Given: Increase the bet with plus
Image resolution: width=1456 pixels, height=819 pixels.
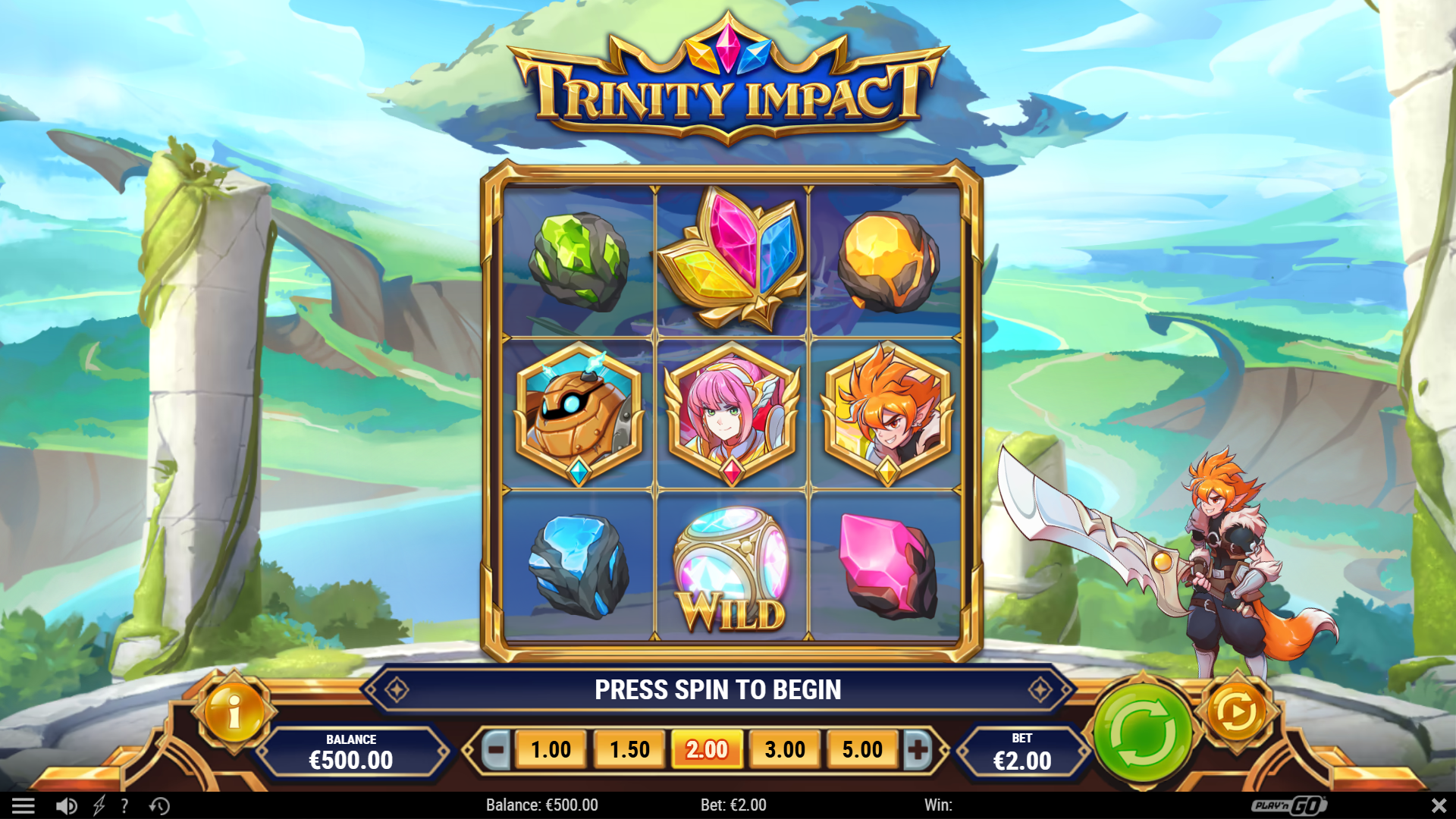Looking at the screenshot, I should pyautogui.click(x=917, y=749).
